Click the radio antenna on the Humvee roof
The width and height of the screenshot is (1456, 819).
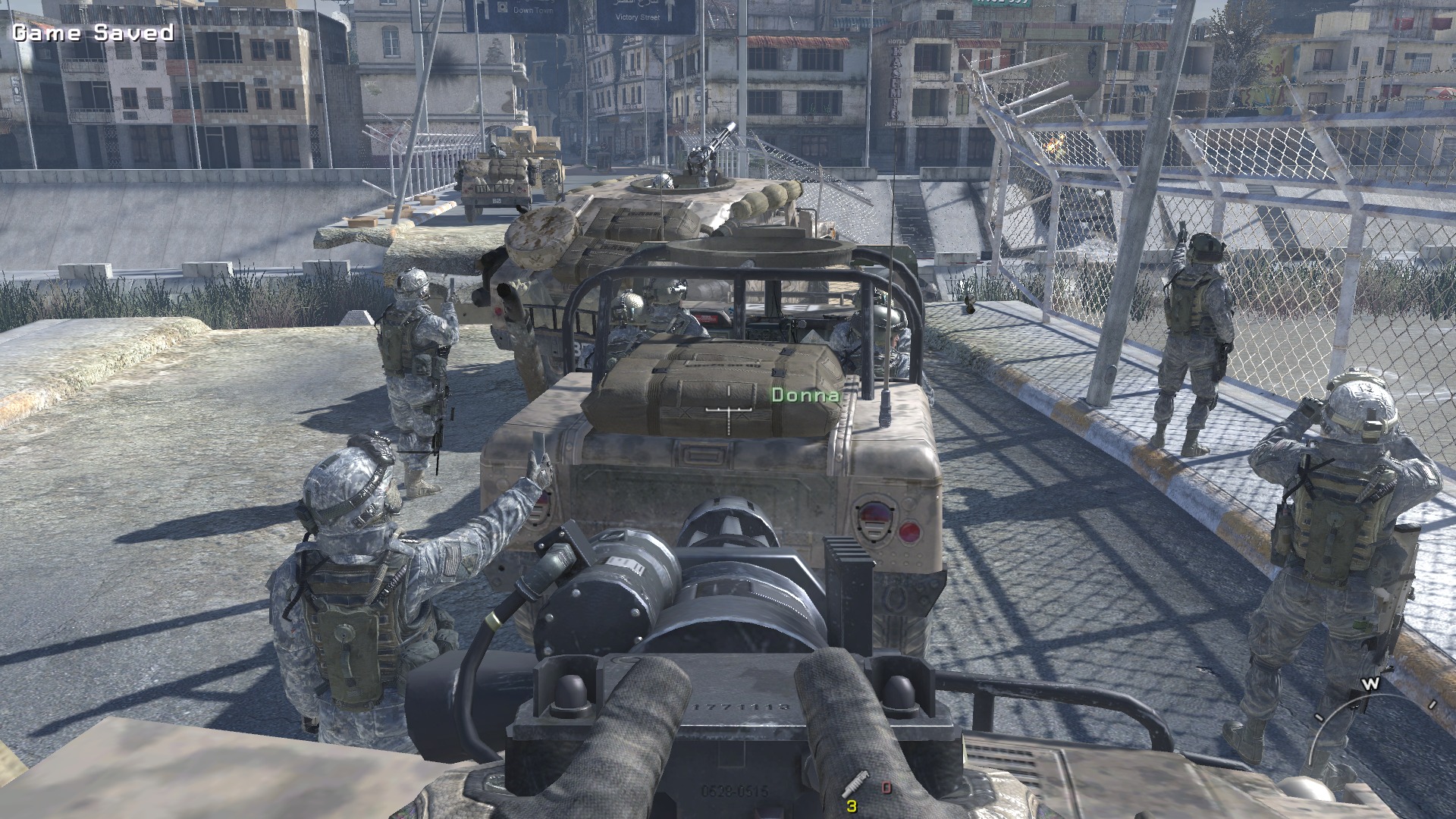886,326
